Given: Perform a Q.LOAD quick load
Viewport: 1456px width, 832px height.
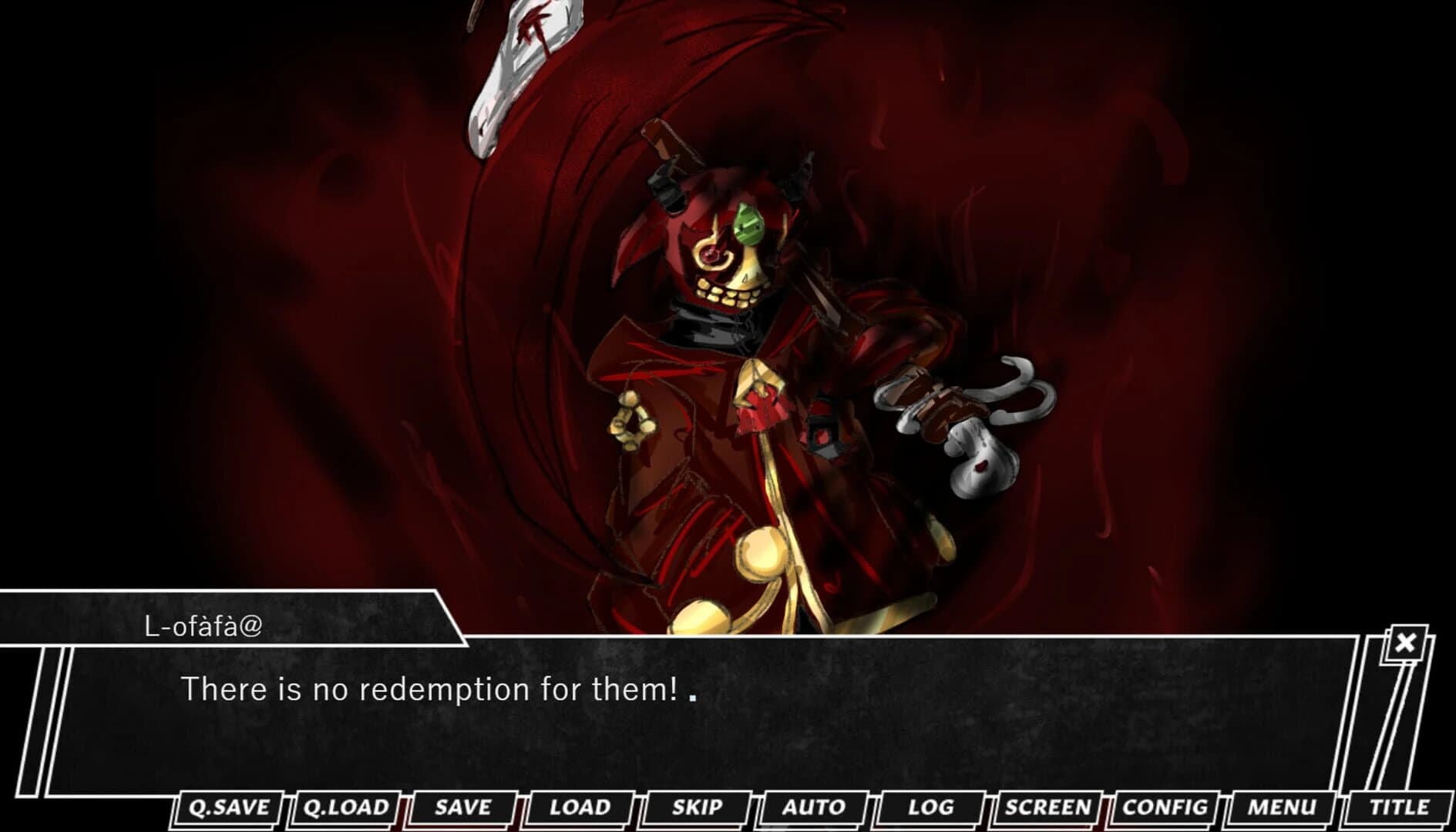Looking at the screenshot, I should pyautogui.click(x=345, y=808).
